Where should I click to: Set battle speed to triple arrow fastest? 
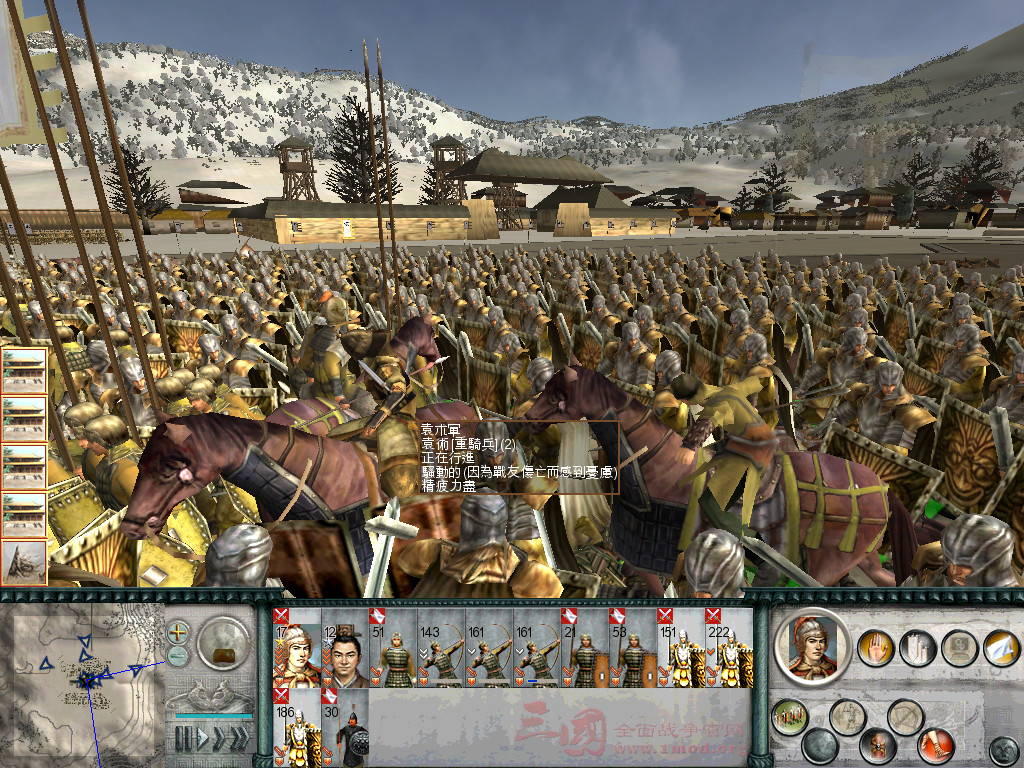pyautogui.click(x=238, y=739)
